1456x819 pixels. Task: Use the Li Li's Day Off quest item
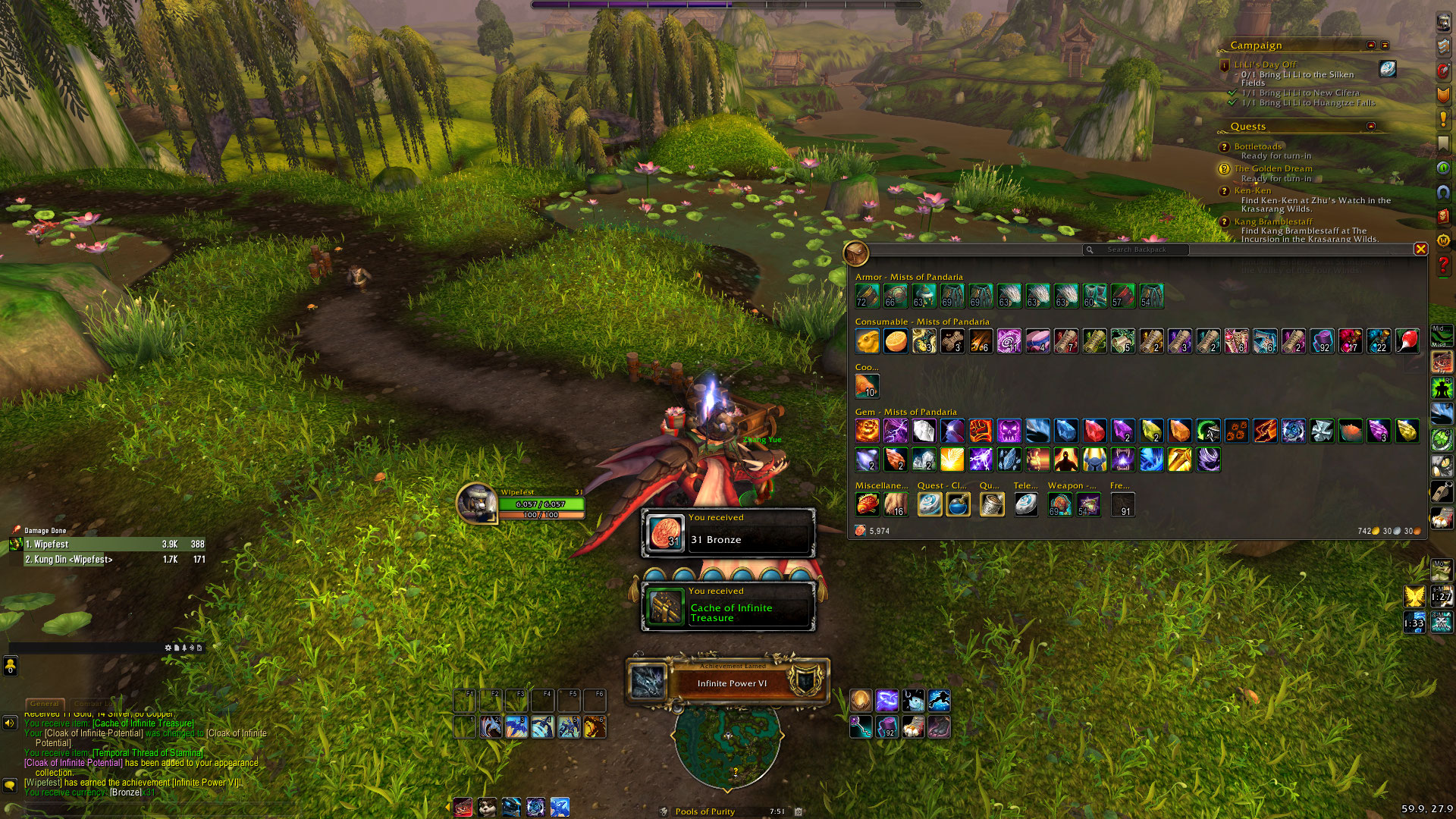[x=1387, y=69]
